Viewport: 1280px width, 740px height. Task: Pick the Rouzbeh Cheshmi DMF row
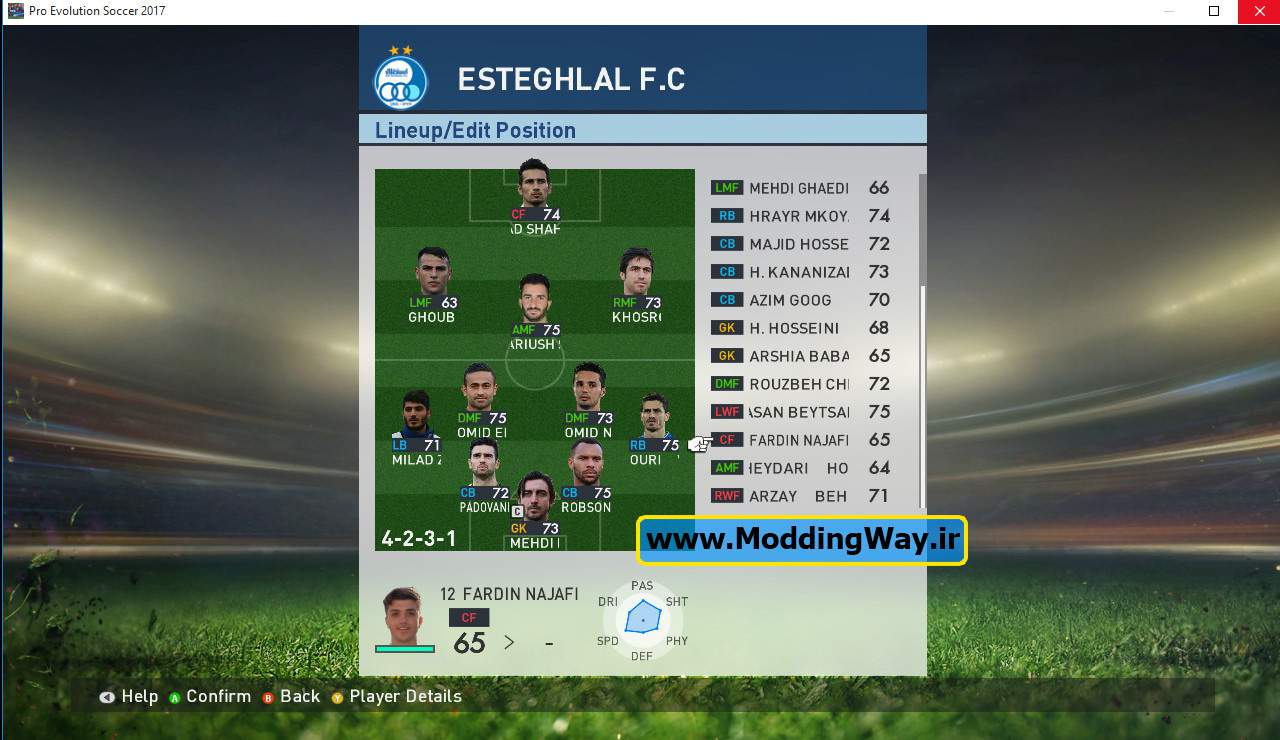pyautogui.click(x=798, y=384)
